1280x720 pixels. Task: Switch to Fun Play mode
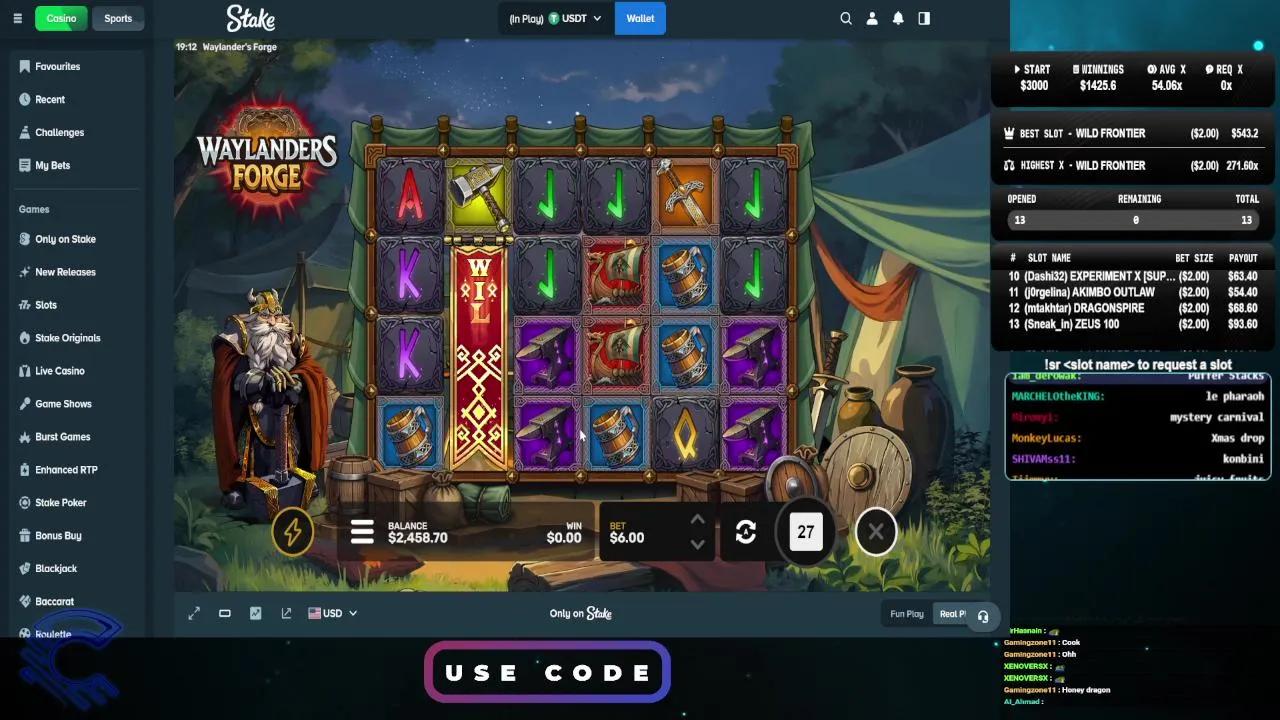906,613
